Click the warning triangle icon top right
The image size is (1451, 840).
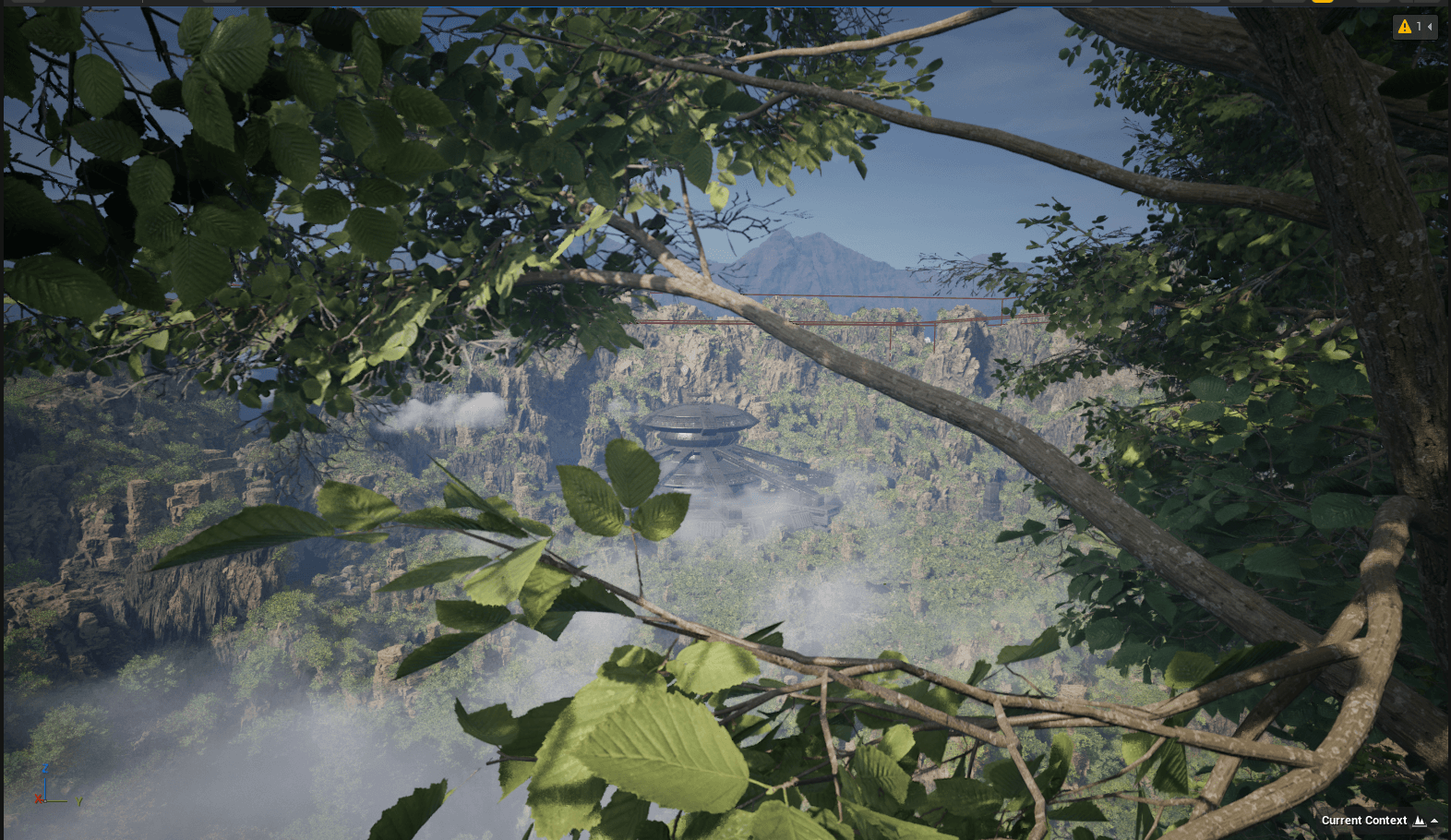[1404, 27]
